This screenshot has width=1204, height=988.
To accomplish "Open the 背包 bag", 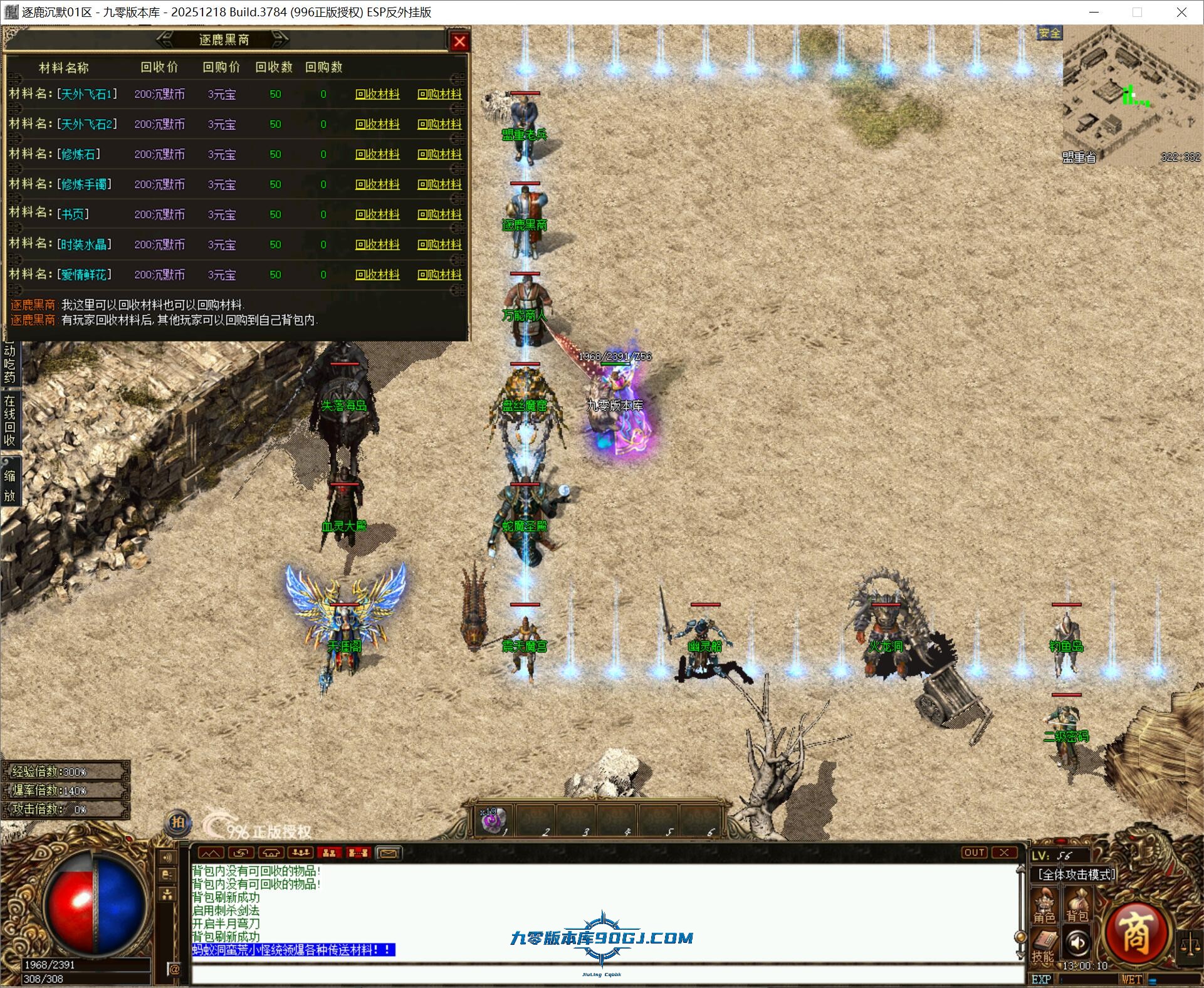I will click(1077, 908).
